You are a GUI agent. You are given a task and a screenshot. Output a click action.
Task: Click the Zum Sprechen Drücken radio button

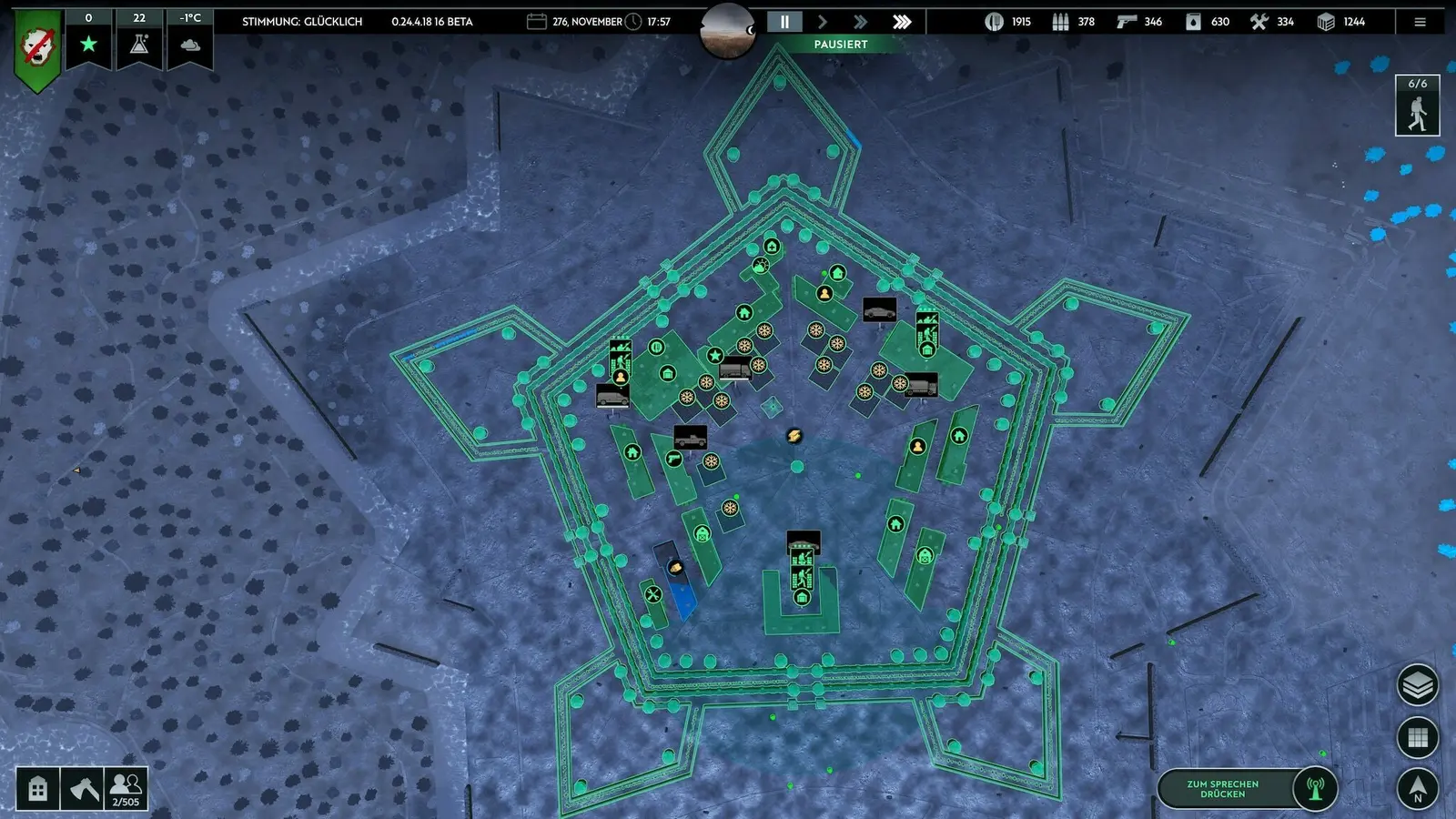coord(1247,789)
